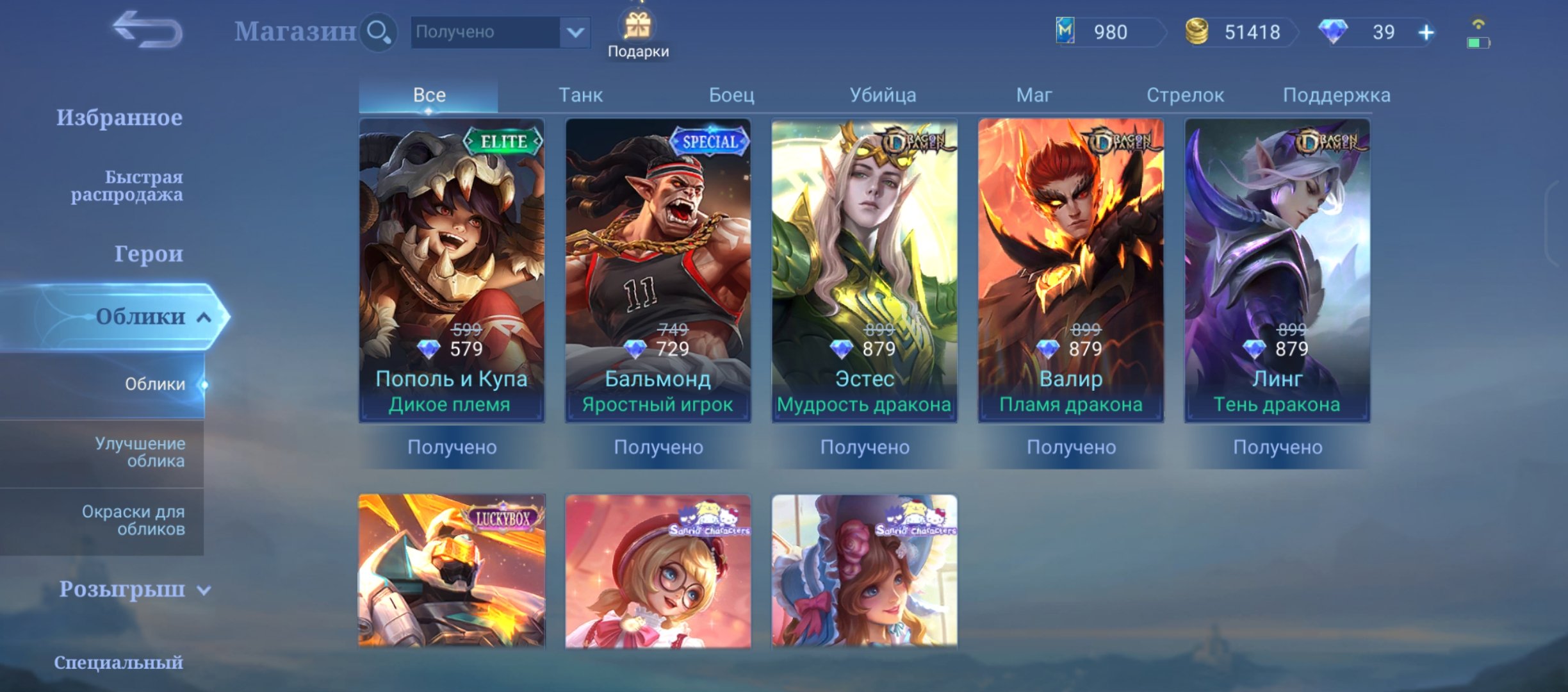The height and width of the screenshot is (692, 1568).
Task: Open Окраски для обликов section
Action: coord(135,520)
